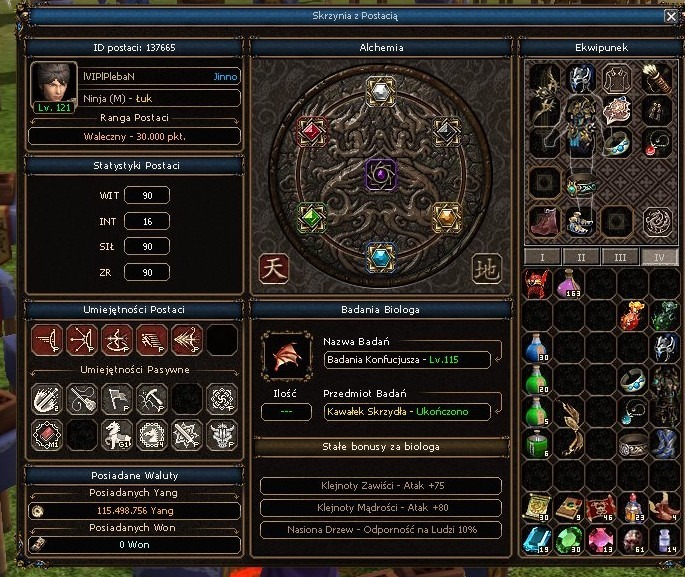The image size is (685, 577).
Task: Show inventory page III
Action: click(620, 257)
